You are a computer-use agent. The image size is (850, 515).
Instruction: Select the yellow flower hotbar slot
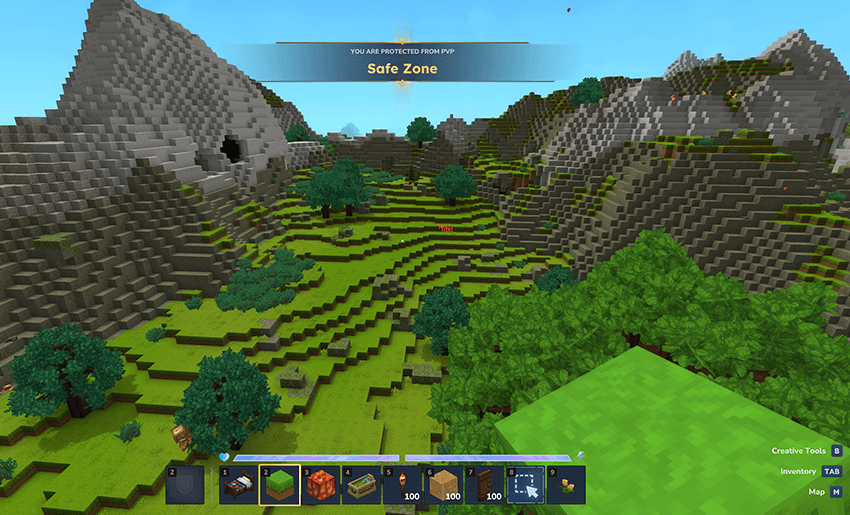click(566, 485)
